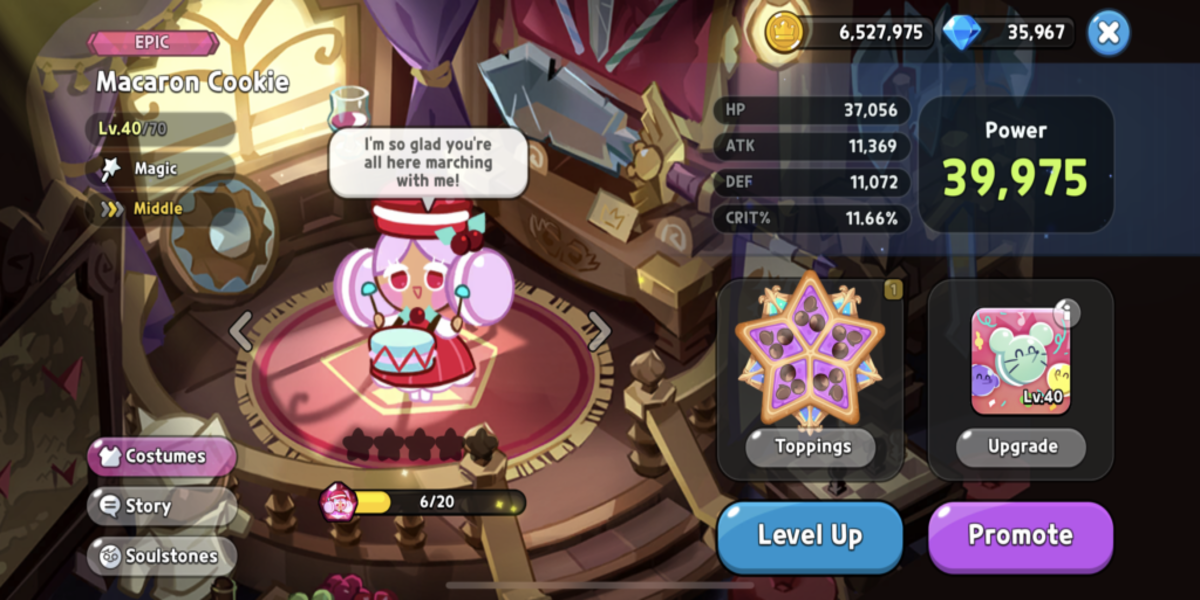Open skill info via the 'i' icon
Image resolution: width=1200 pixels, height=600 pixels.
pos(1066,314)
